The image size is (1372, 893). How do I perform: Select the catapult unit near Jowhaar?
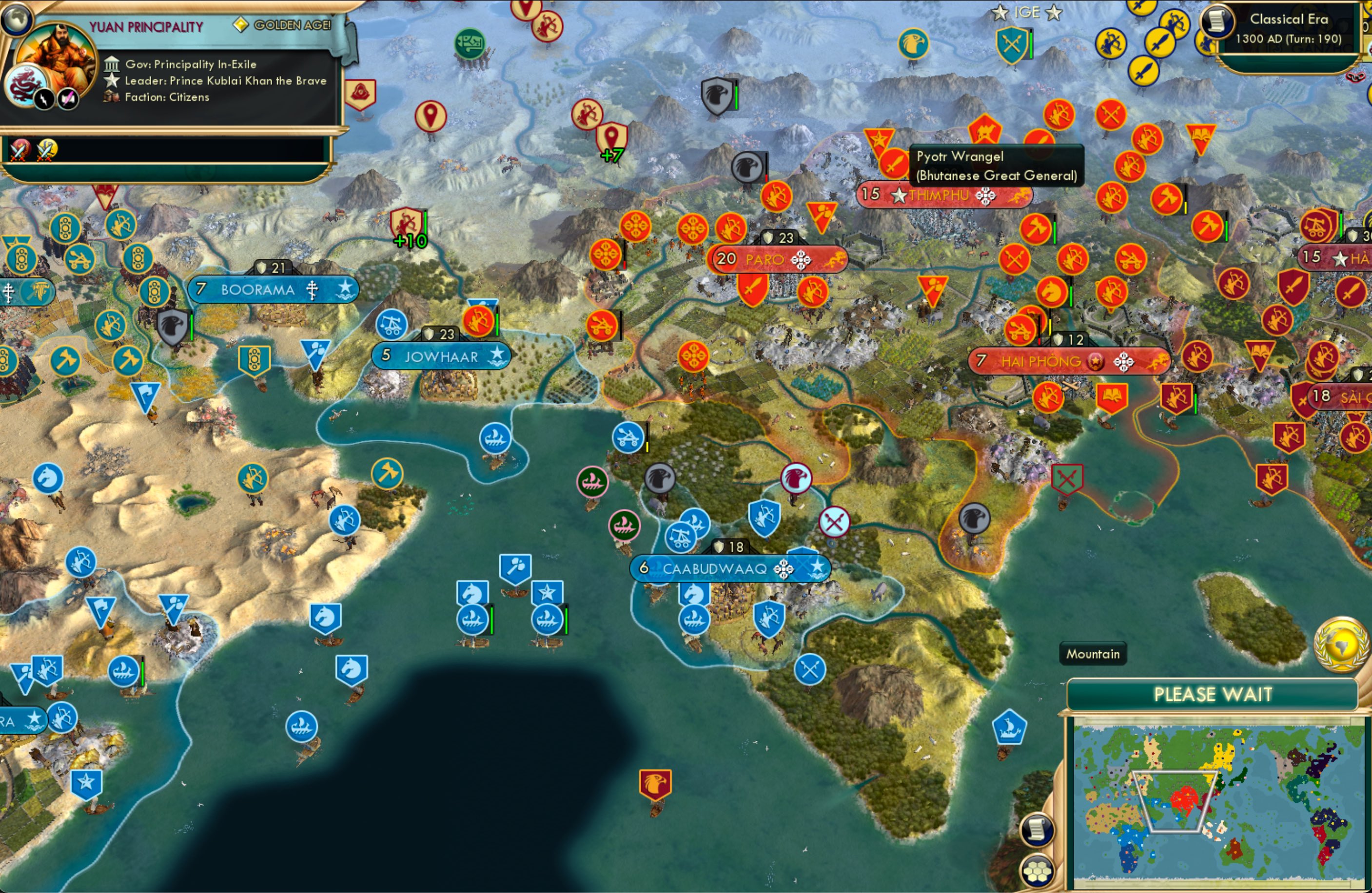click(x=392, y=325)
